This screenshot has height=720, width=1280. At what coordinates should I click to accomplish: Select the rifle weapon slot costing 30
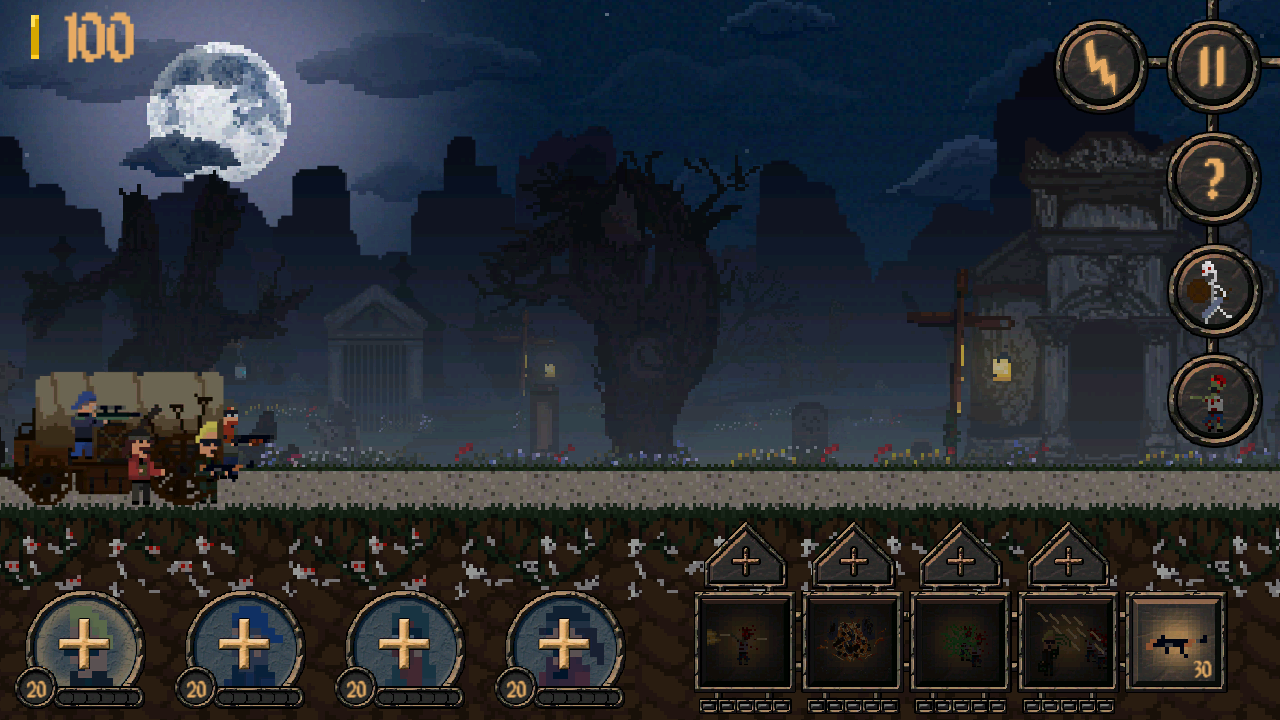(1176, 642)
